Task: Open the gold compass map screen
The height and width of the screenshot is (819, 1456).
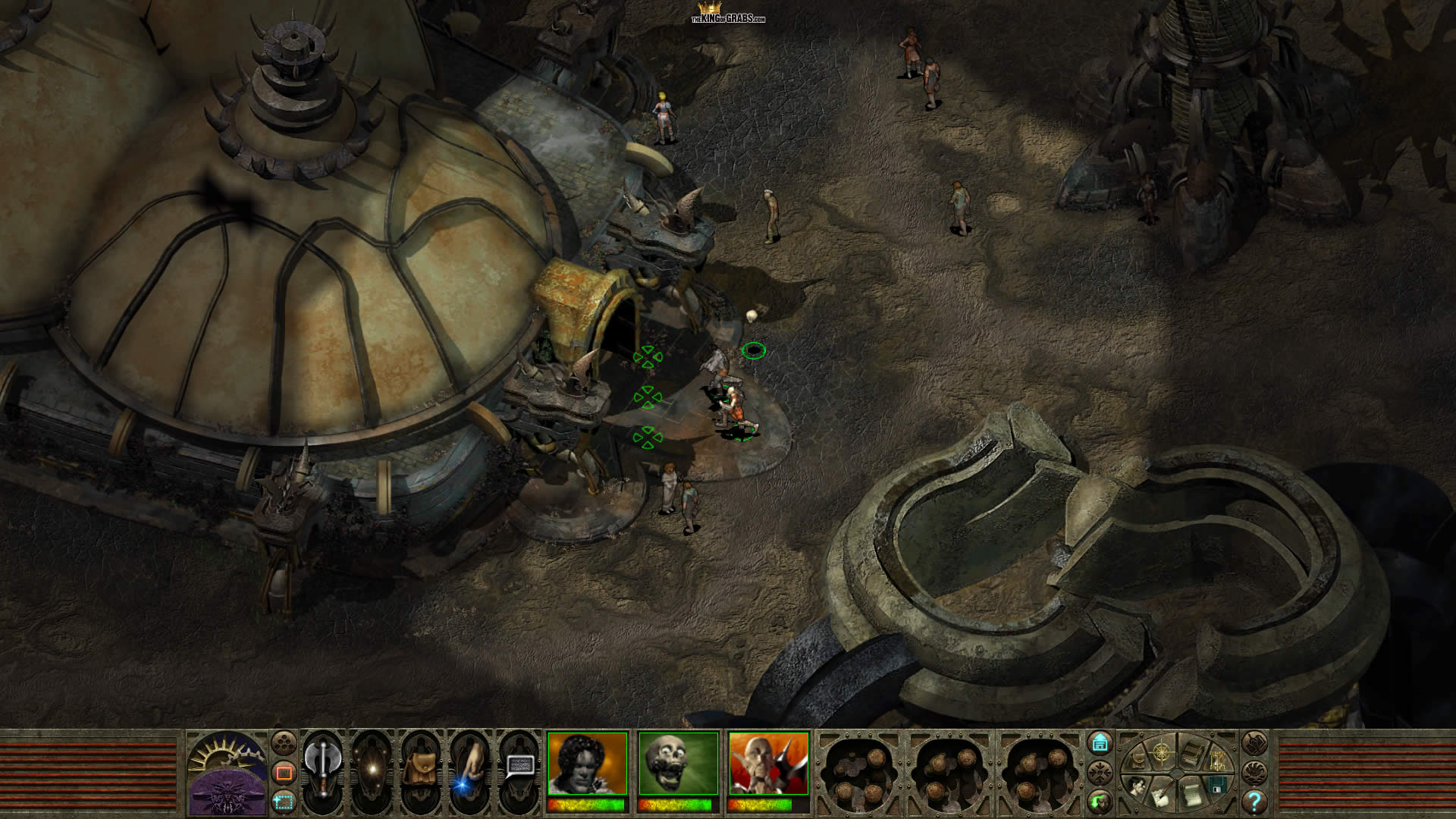Action: pos(1160,753)
